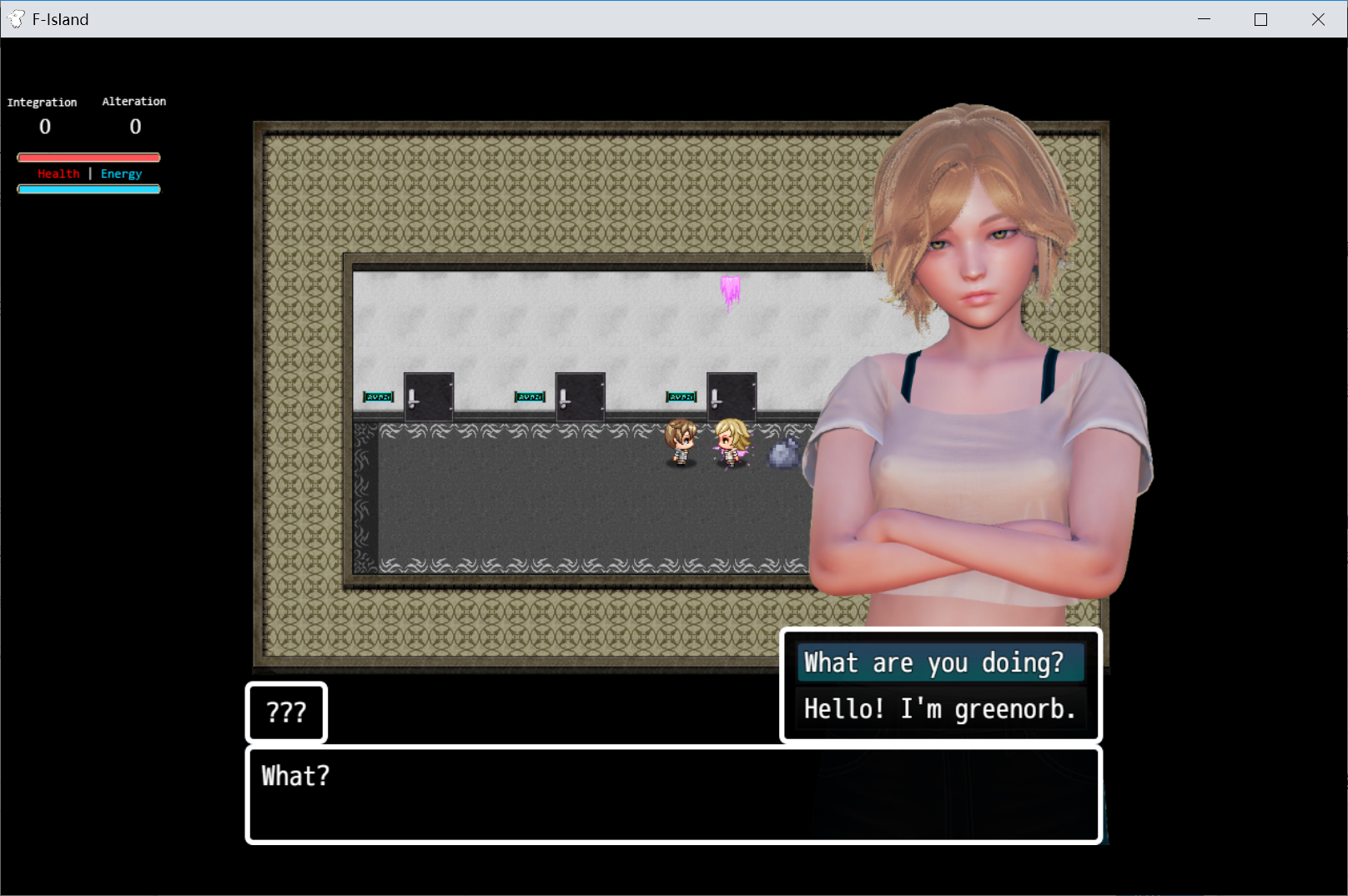The width and height of the screenshot is (1348, 896).
Task: Click the cyan Energy bar
Action: (88, 189)
